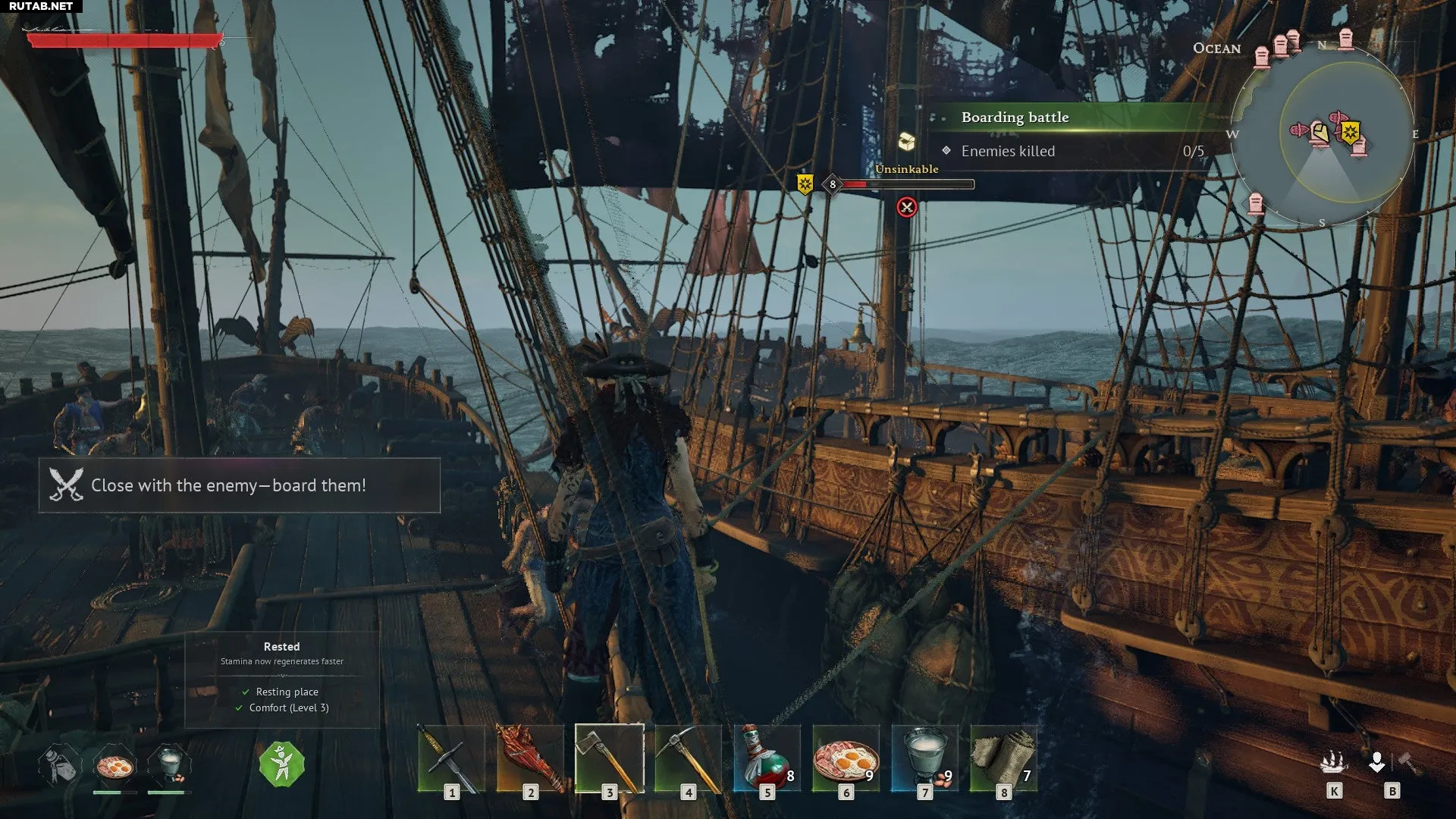Screen dimensions: 1456x819
Task: Choose the pickaxe in hotbar slot 4
Action: [x=688, y=758]
